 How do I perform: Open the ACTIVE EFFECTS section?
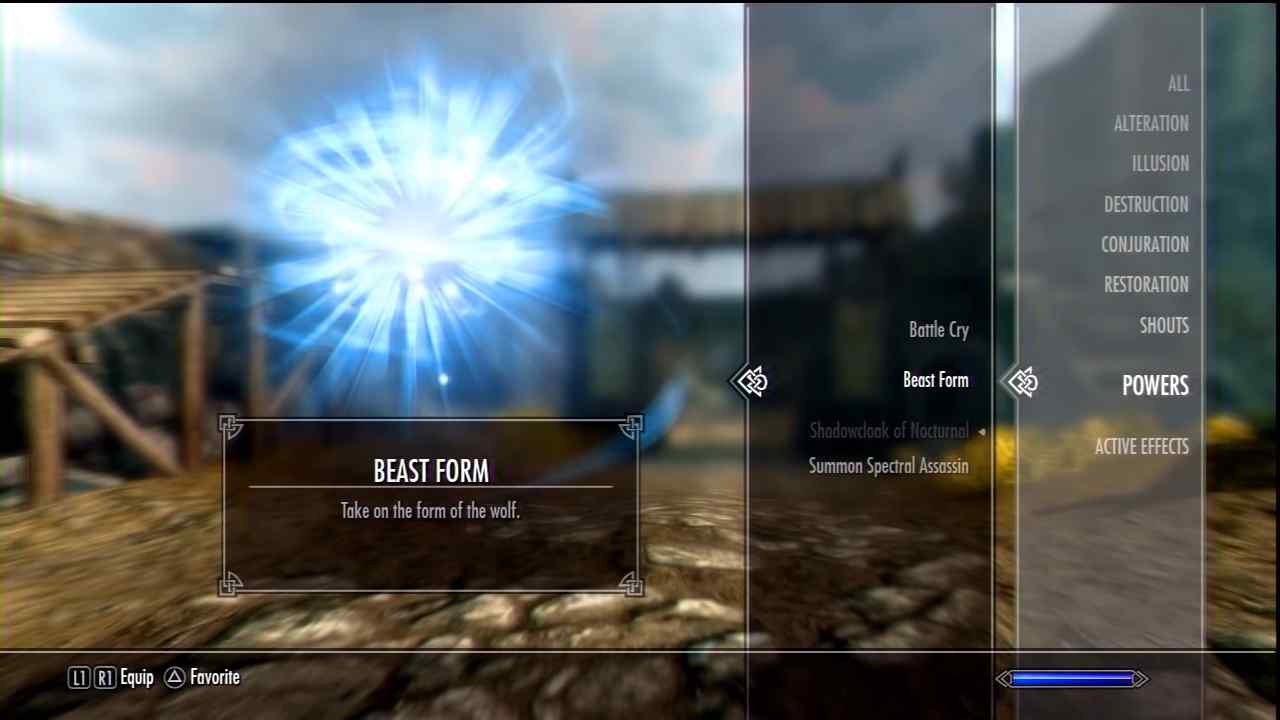[x=1141, y=447]
